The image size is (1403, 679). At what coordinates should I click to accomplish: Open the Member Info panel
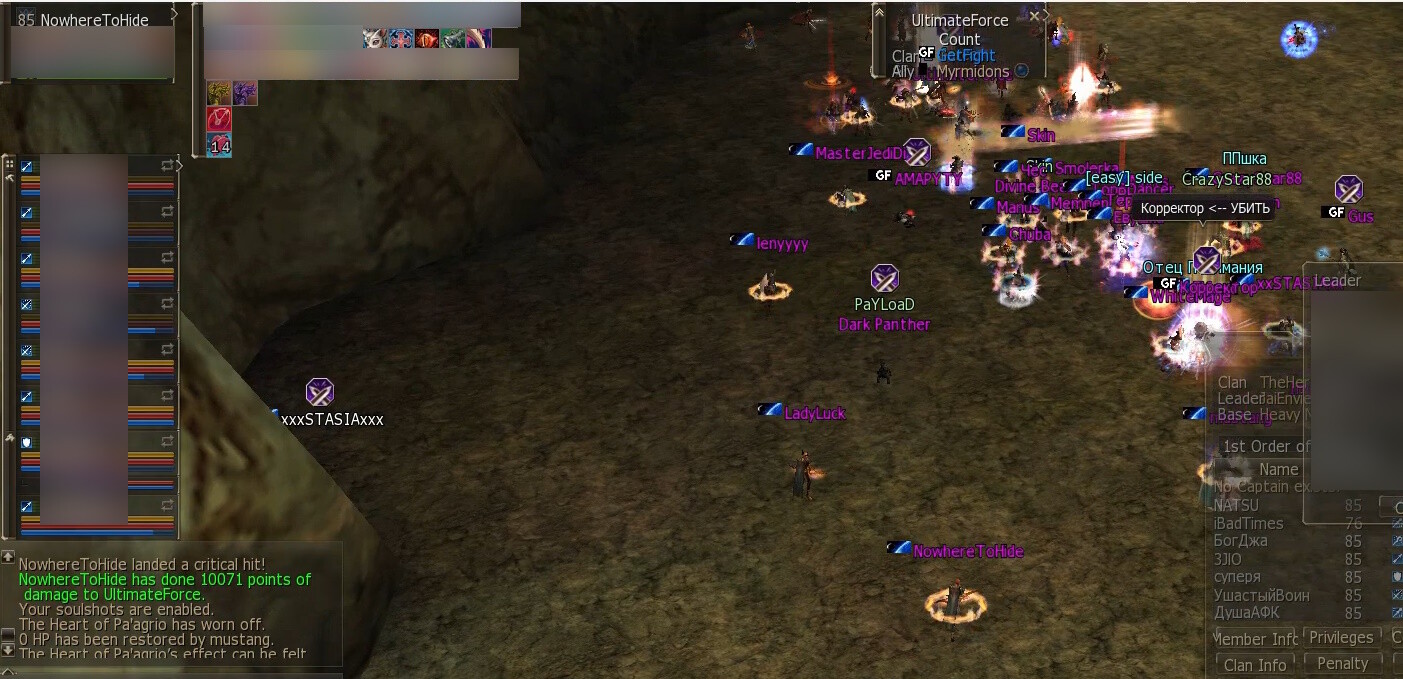[1256, 639]
